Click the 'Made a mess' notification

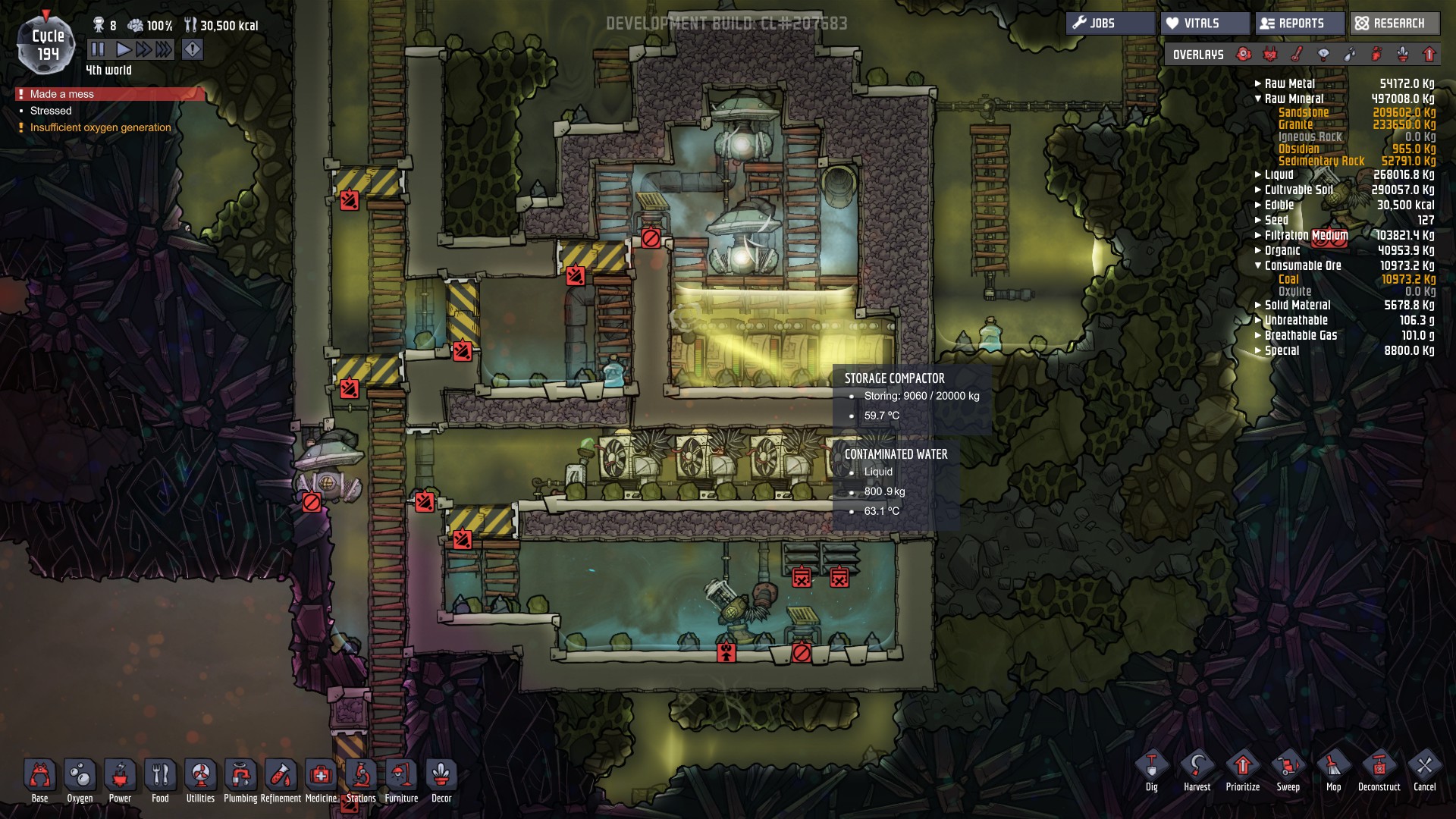coord(62,94)
